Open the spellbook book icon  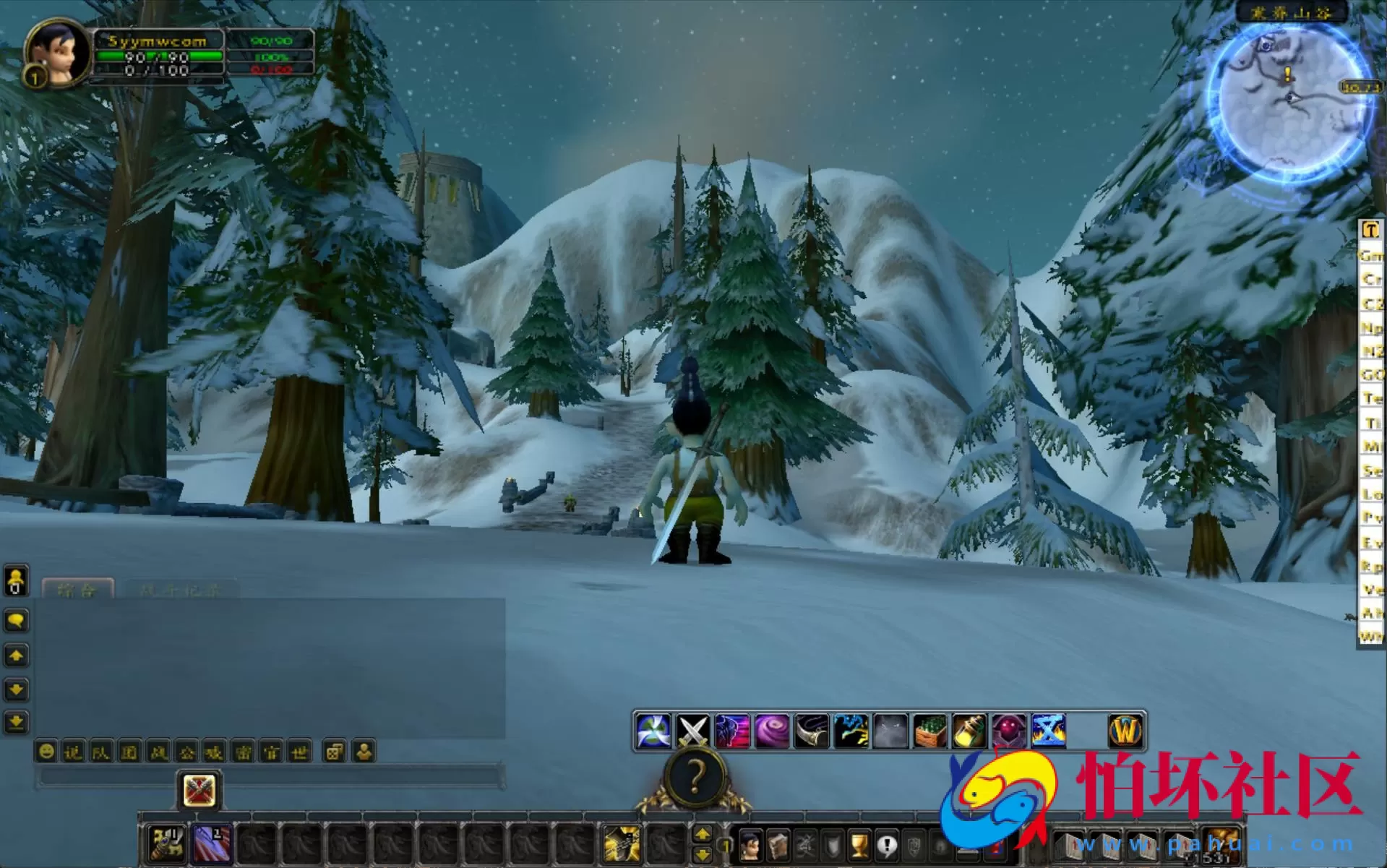pos(778,846)
